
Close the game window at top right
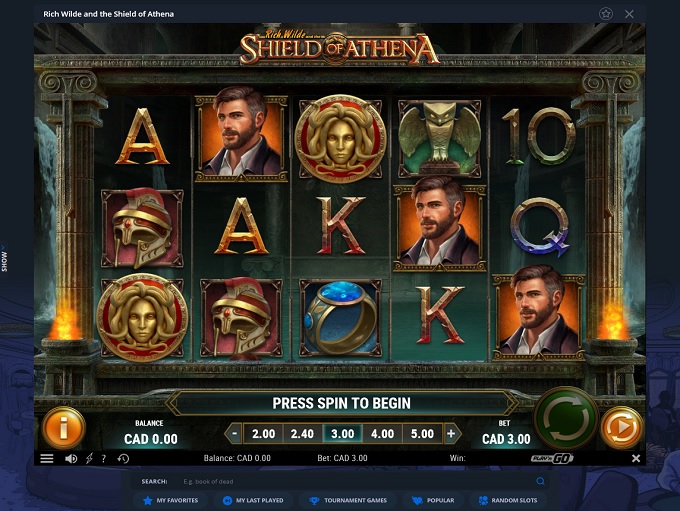(629, 14)
